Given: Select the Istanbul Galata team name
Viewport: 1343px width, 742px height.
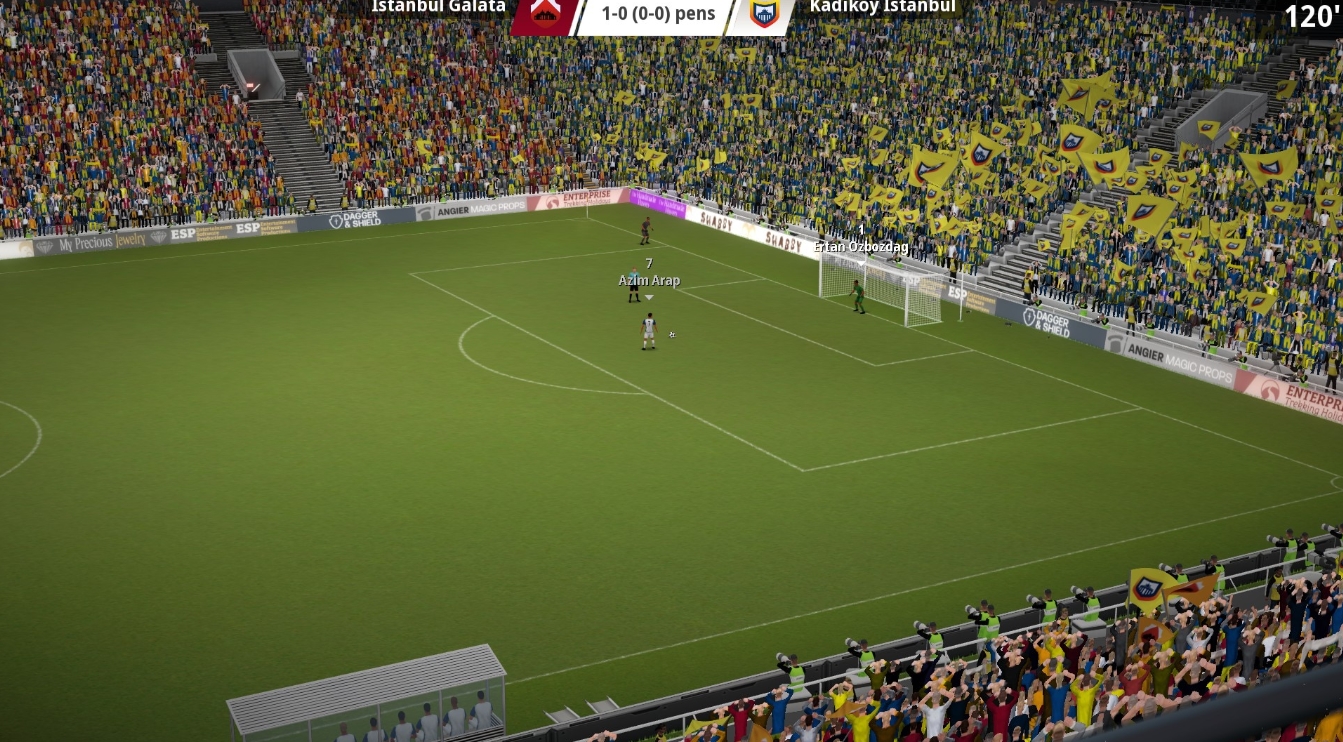Looking at the screenshot, I should (437, 7).
